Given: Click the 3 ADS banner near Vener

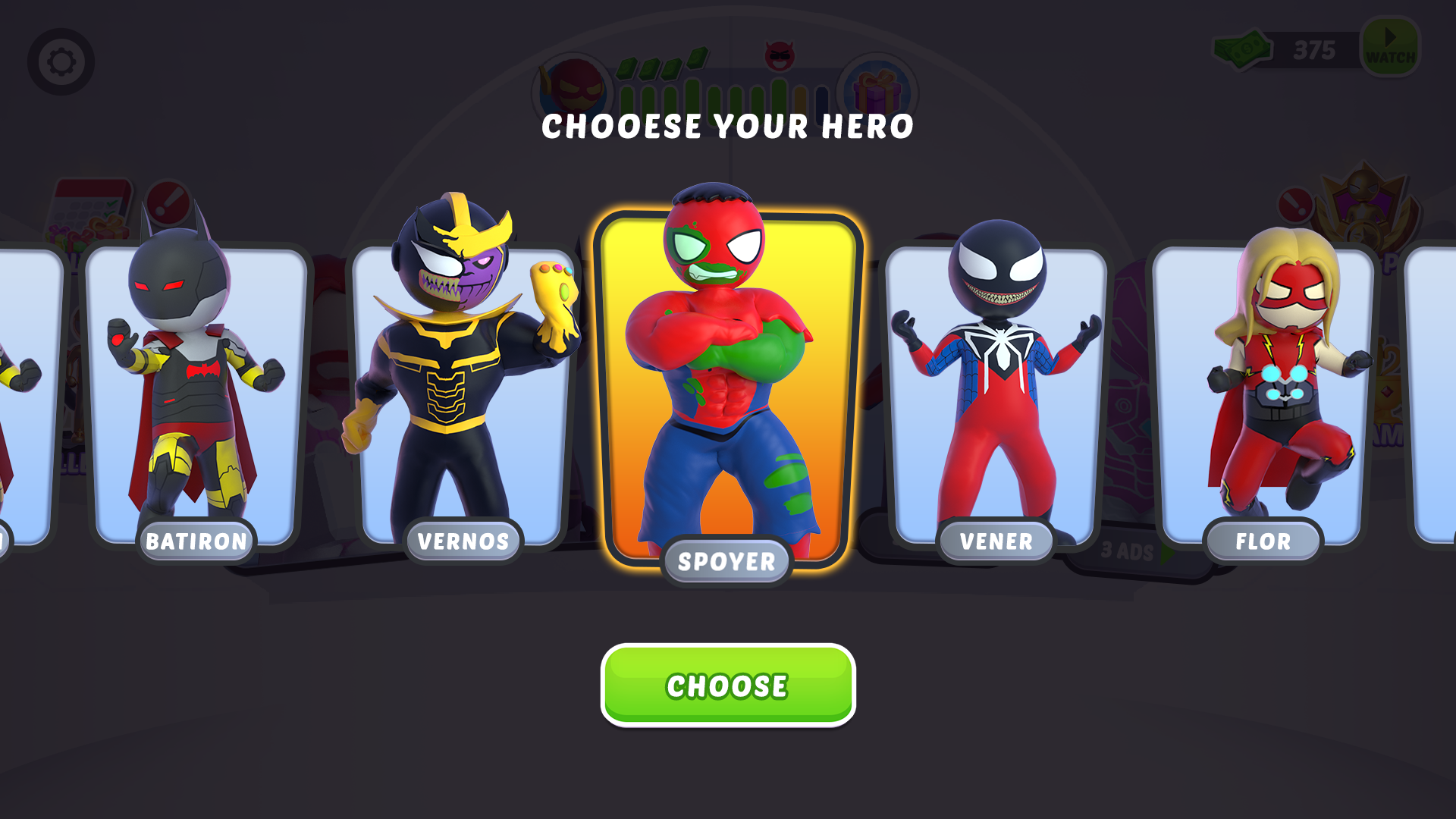Looking at the screenshot, I should [1128, 554].
